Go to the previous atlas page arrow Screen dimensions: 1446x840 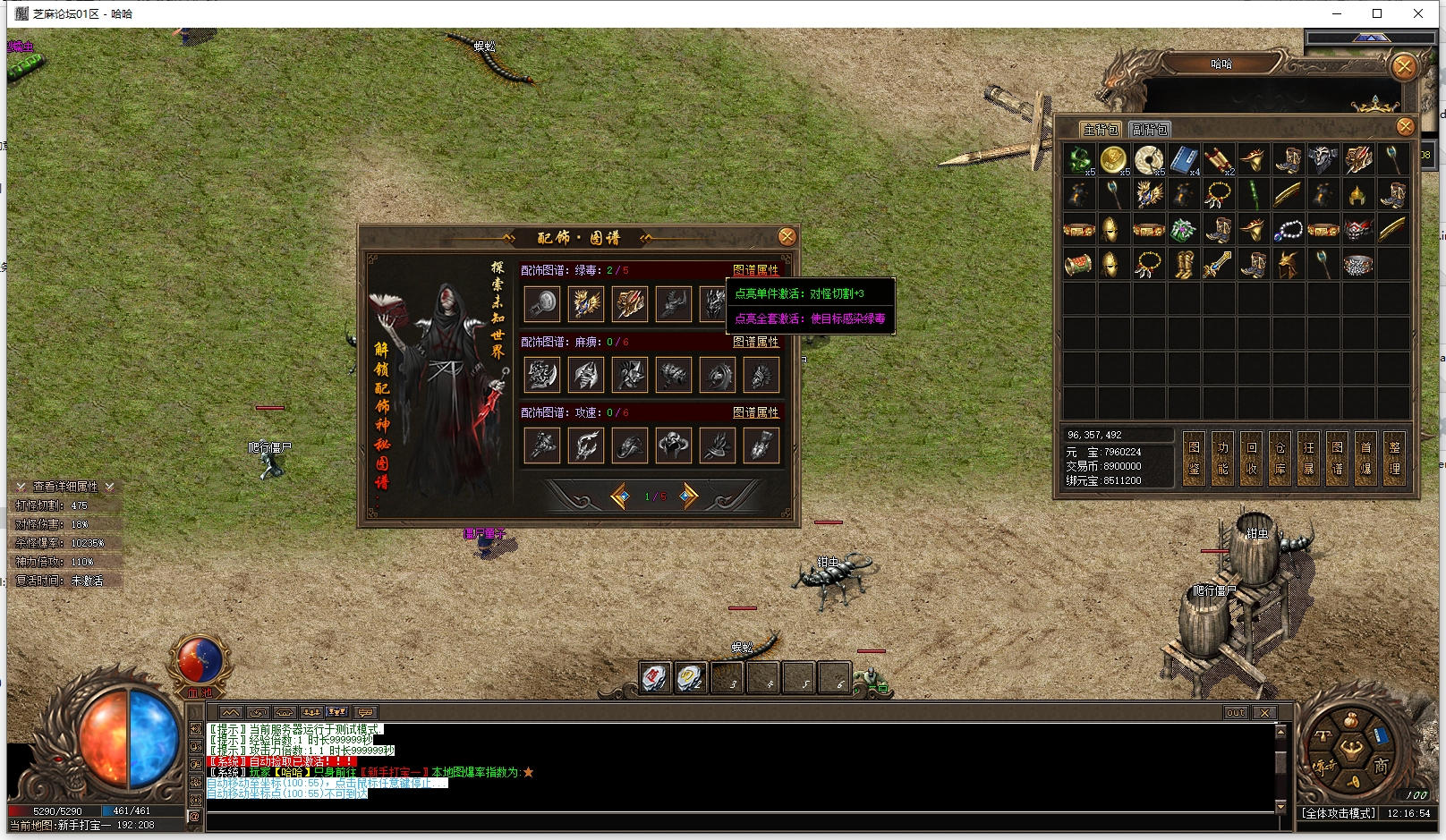tap(619, 496)
